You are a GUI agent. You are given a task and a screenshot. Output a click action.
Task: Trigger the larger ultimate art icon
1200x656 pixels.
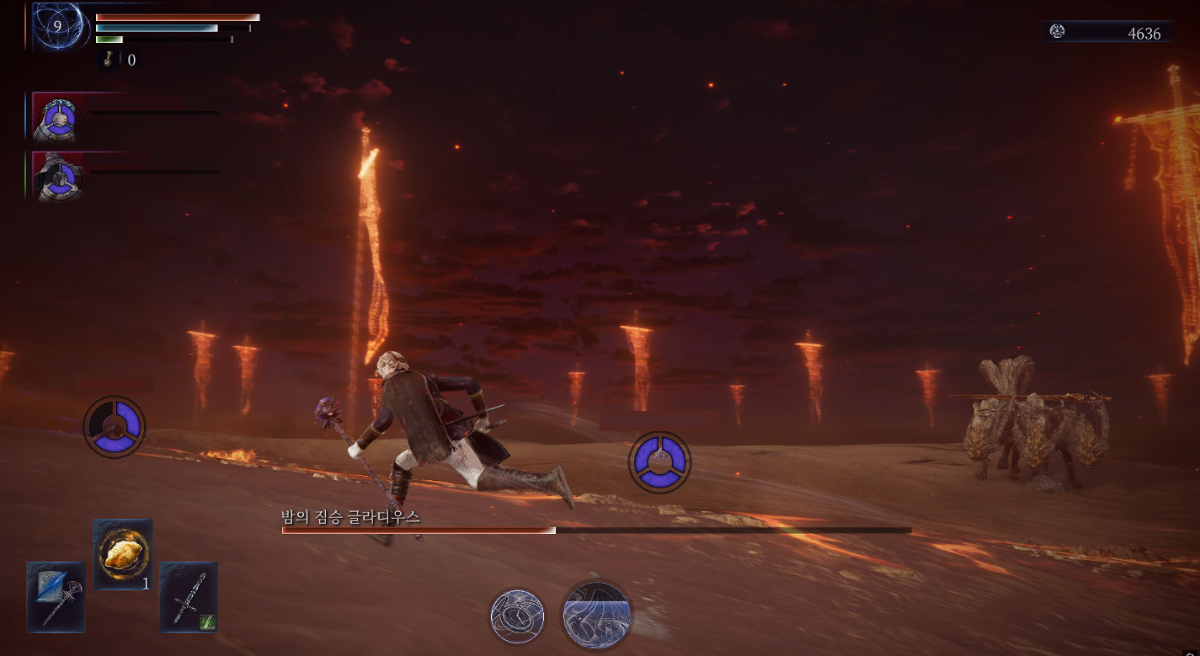point(596,613)
